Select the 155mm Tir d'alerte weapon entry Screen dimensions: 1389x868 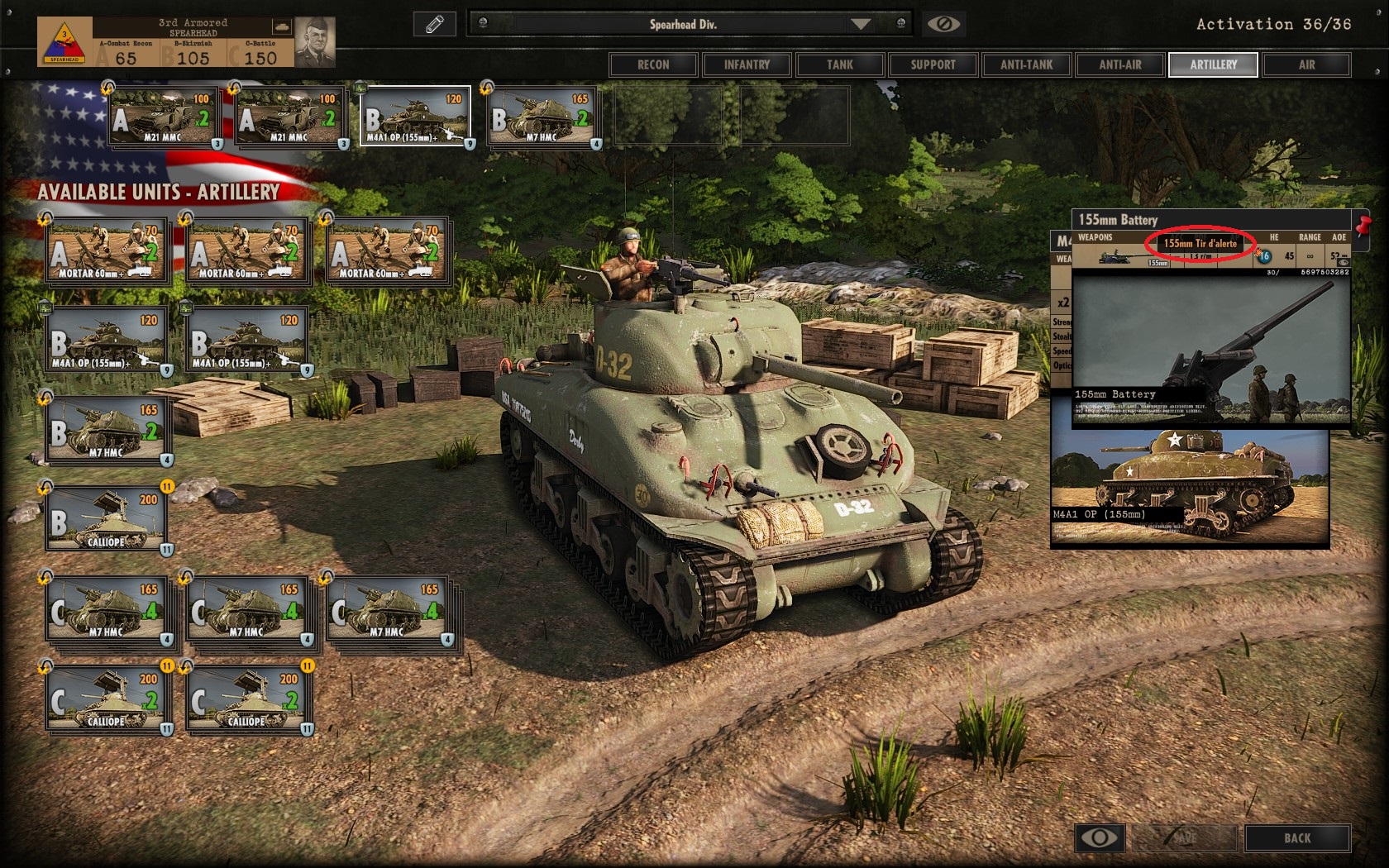pyautogui.click(x=1200, y=244)
